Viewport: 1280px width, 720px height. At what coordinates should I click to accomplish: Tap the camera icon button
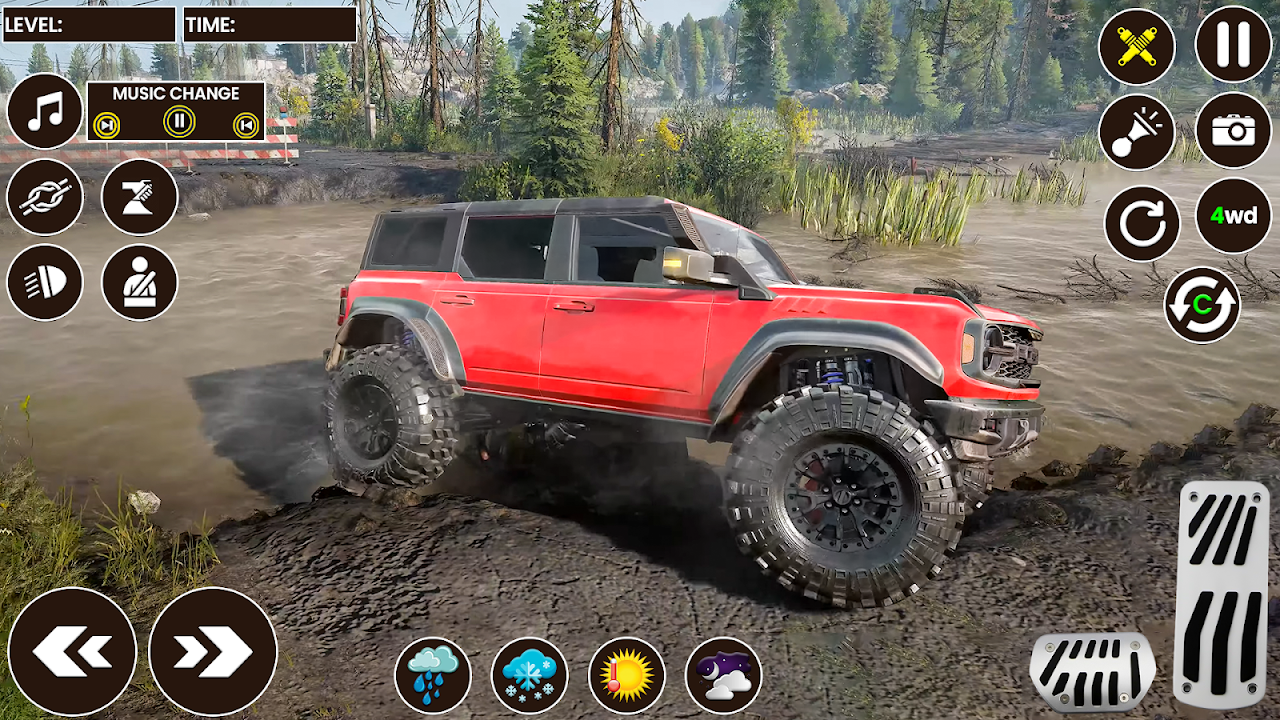click(x=1233, y=130)
